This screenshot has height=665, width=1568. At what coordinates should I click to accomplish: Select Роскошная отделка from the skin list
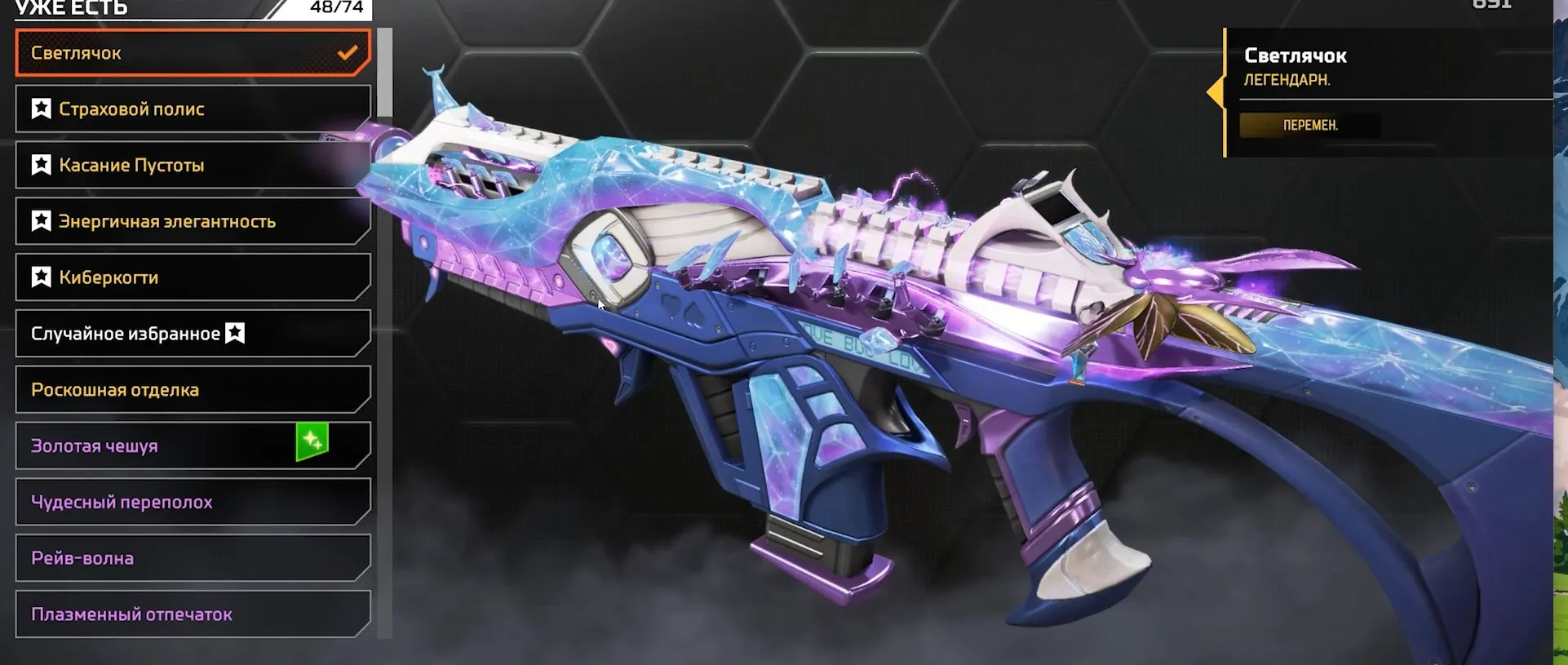[x=163, y=389]
